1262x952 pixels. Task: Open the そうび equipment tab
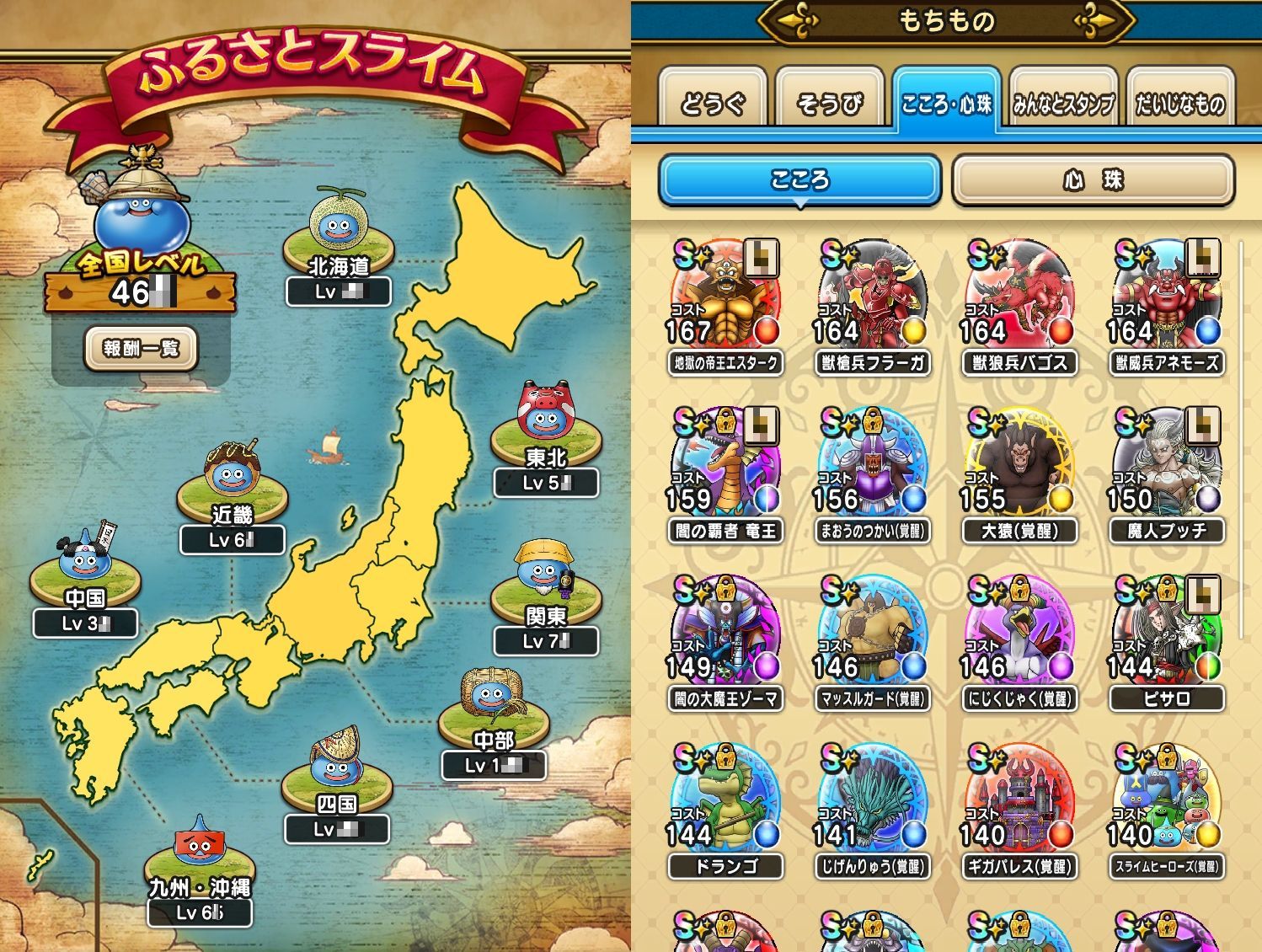tap(829, 103)
